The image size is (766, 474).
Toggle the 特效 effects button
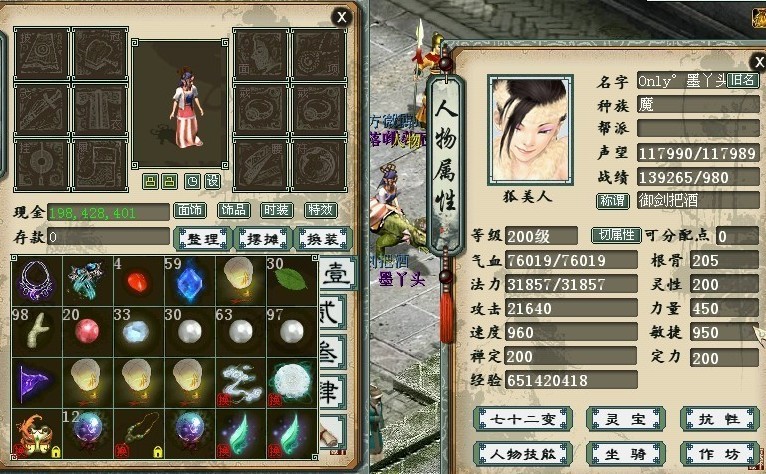320,210
